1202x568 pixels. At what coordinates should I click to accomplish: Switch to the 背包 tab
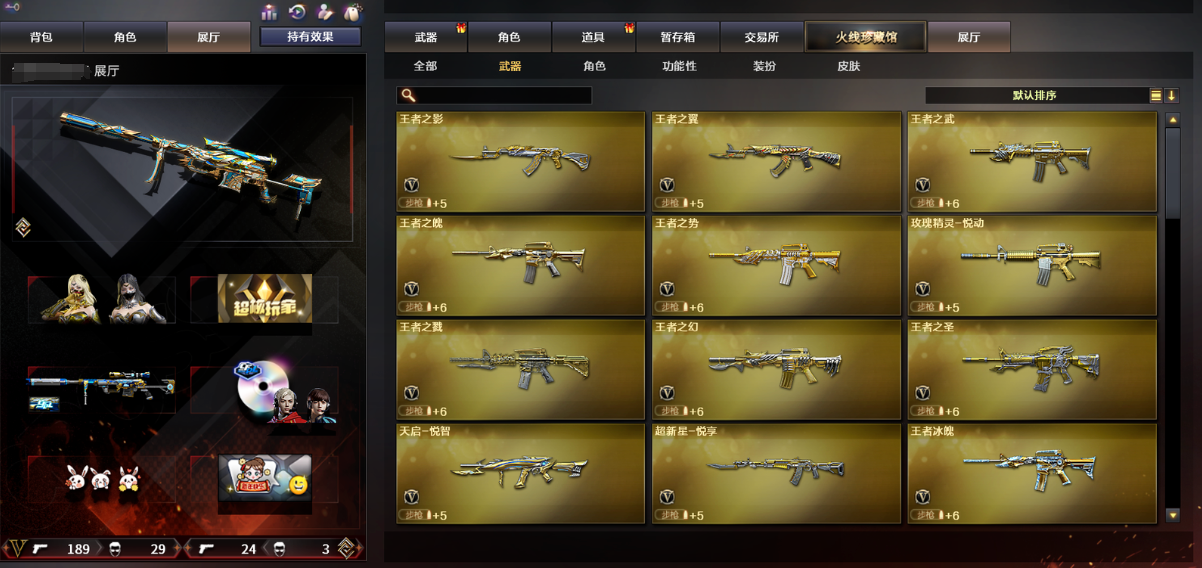pyautogui.click(x=41, y=37)
